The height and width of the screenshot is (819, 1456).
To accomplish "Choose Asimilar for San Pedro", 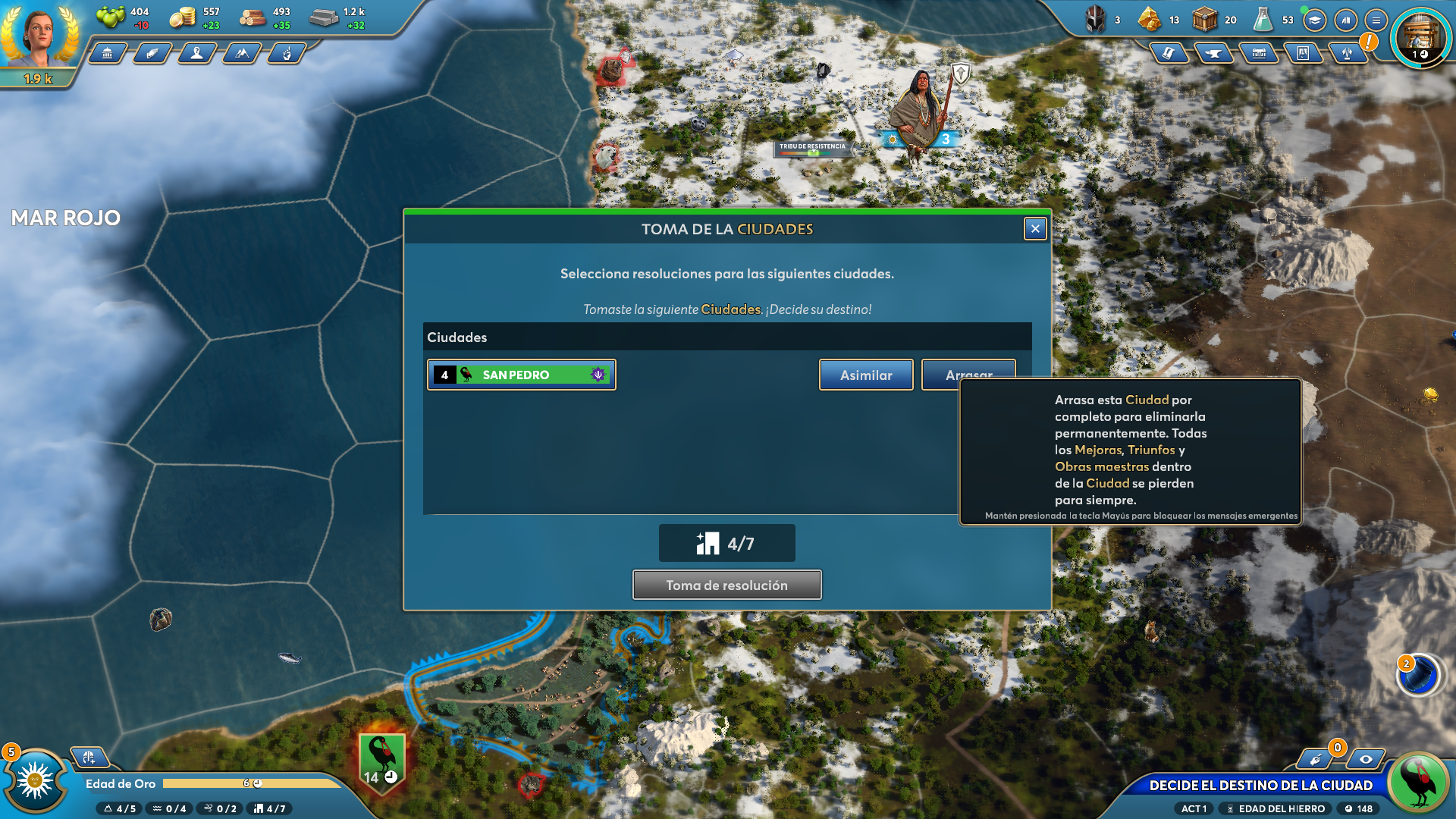I will tap(866, 375).
